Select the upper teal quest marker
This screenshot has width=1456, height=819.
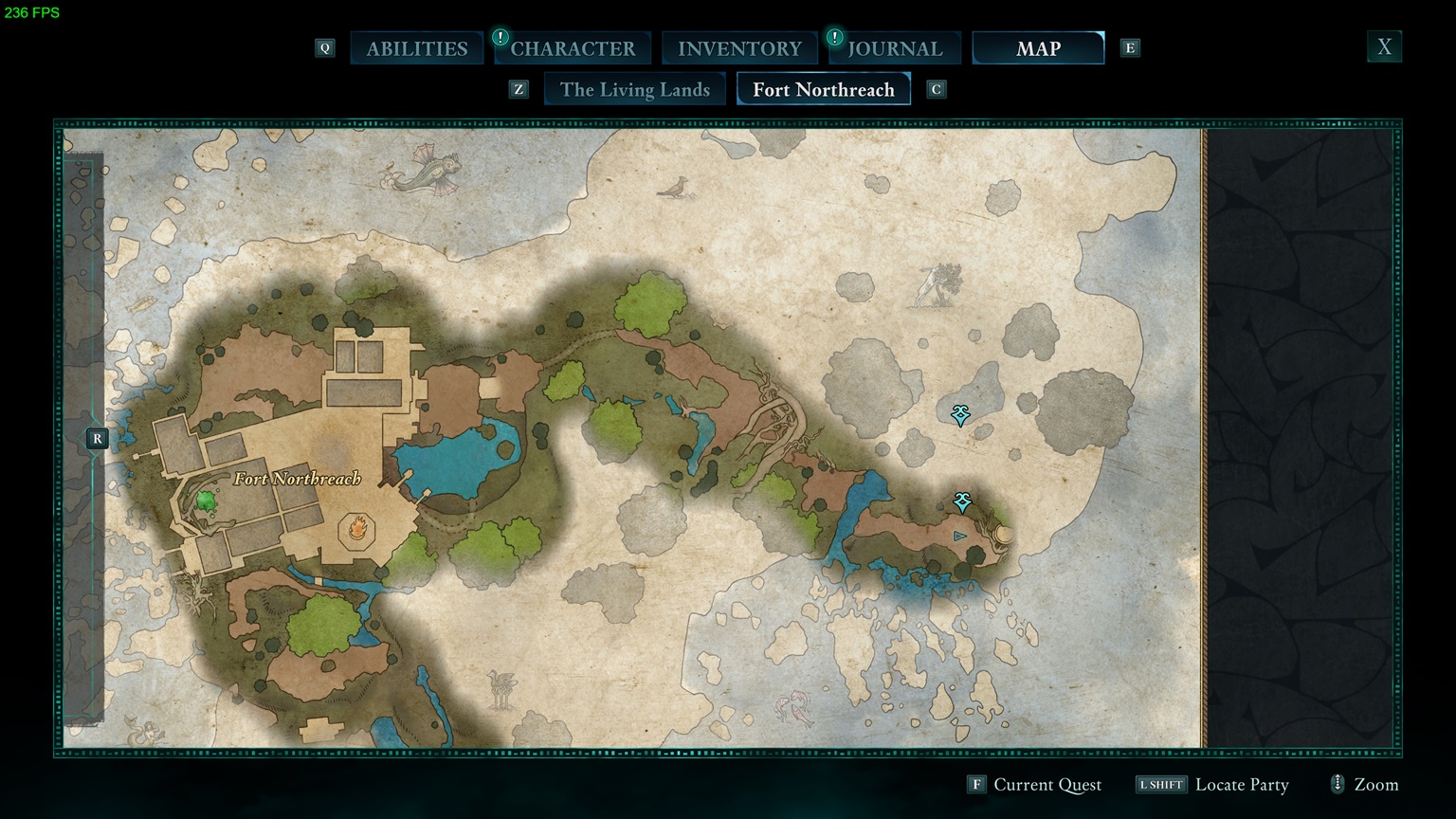pyautogui.click(x=960, y=414)
